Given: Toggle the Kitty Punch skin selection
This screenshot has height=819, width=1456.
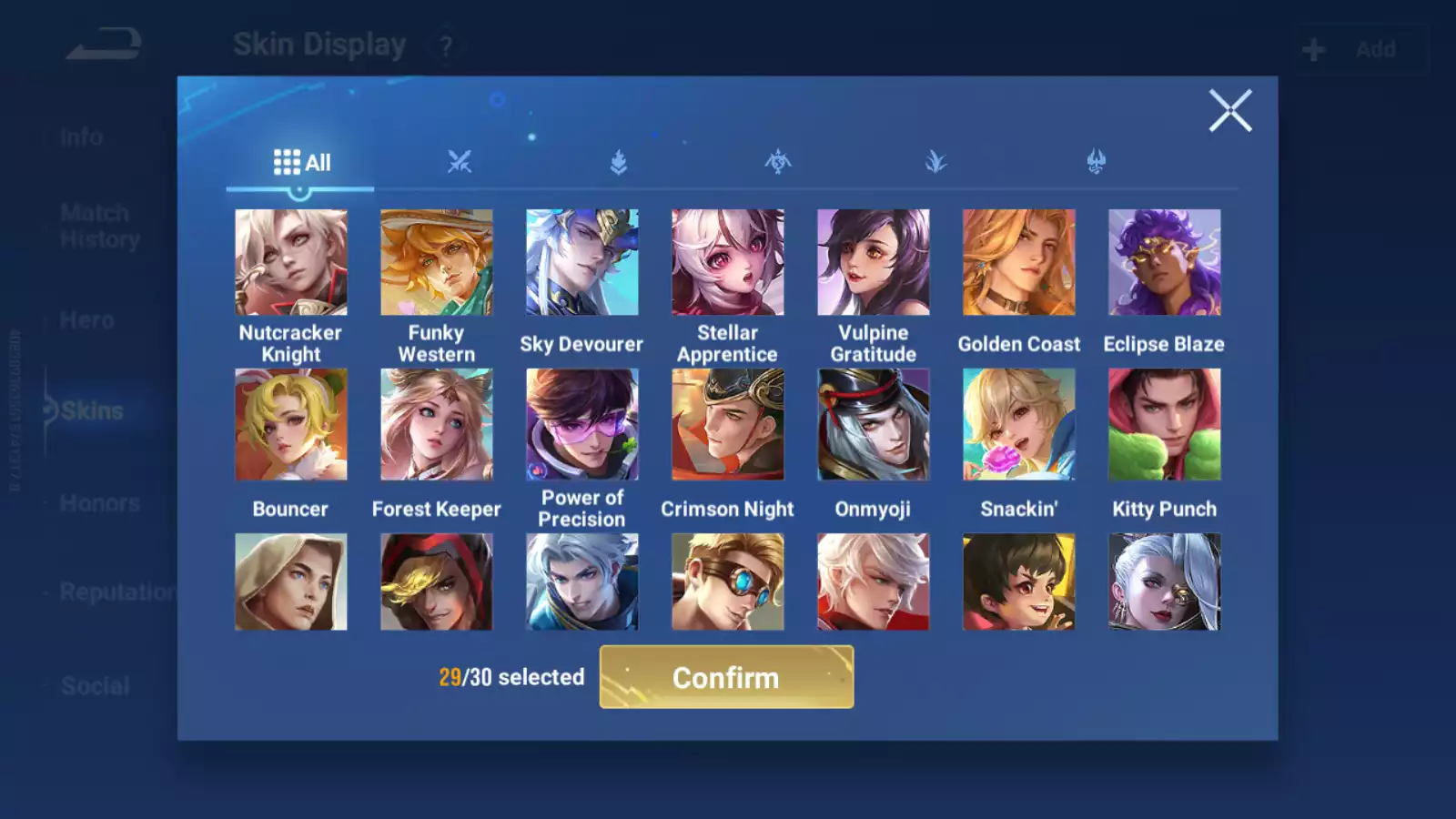Looking at the screenshot, I should [x=1164, y=423].
